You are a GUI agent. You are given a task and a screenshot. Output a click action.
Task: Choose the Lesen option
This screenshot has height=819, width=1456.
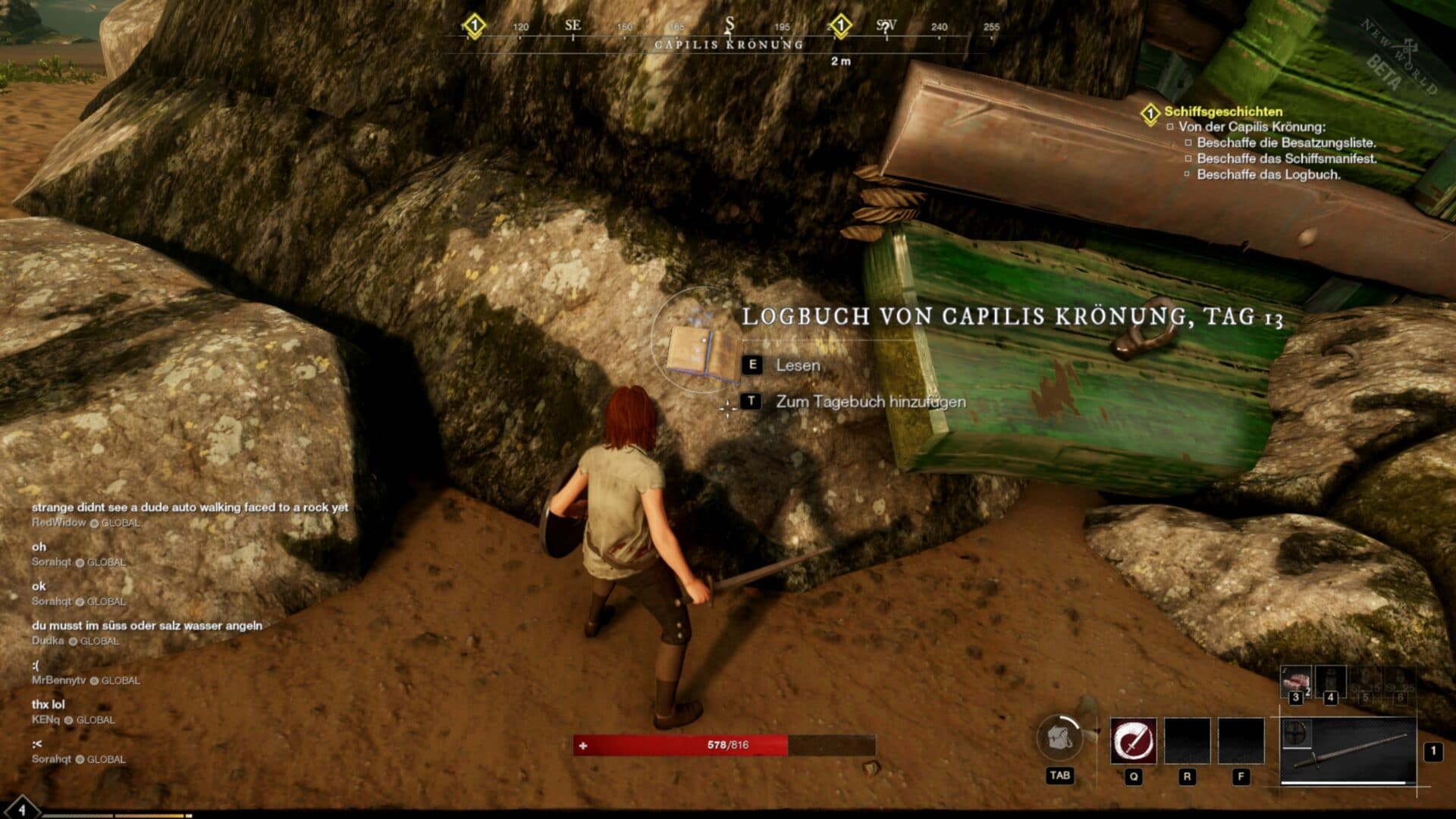(797, 366)
